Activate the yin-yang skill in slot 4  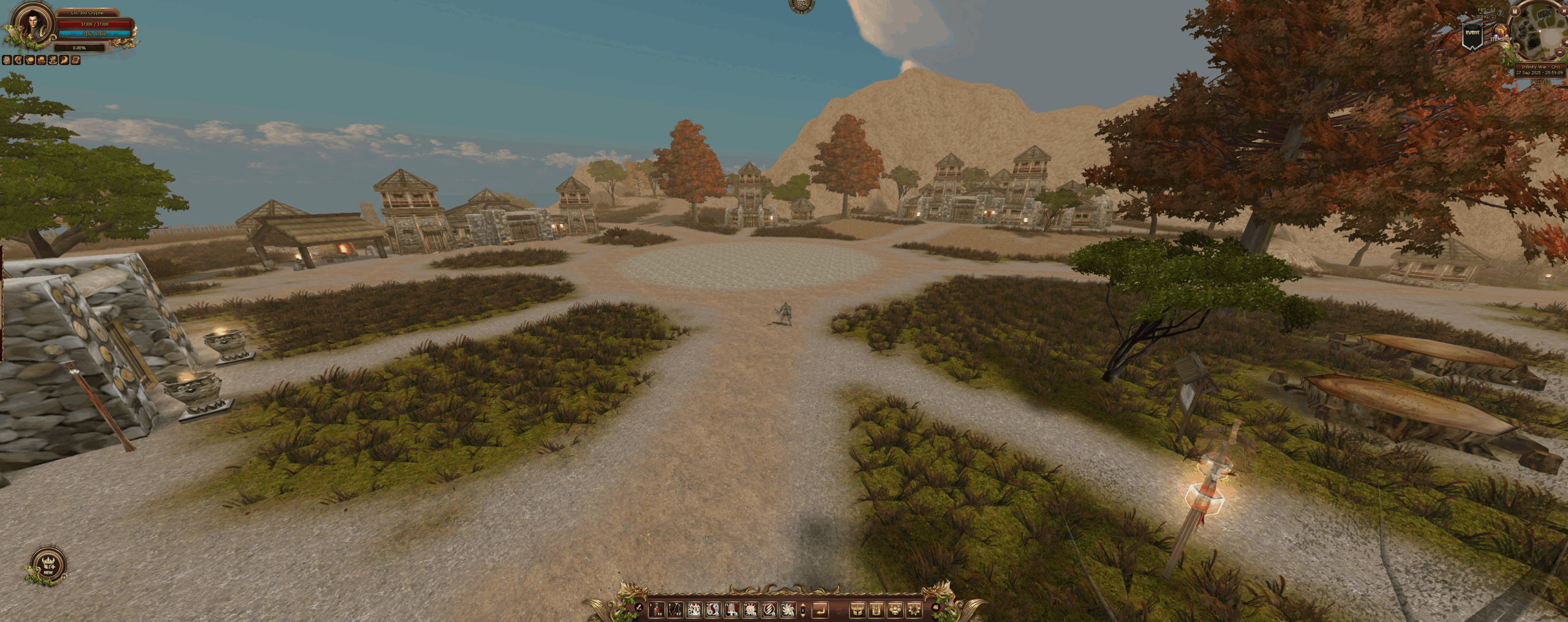pos(712,609)
